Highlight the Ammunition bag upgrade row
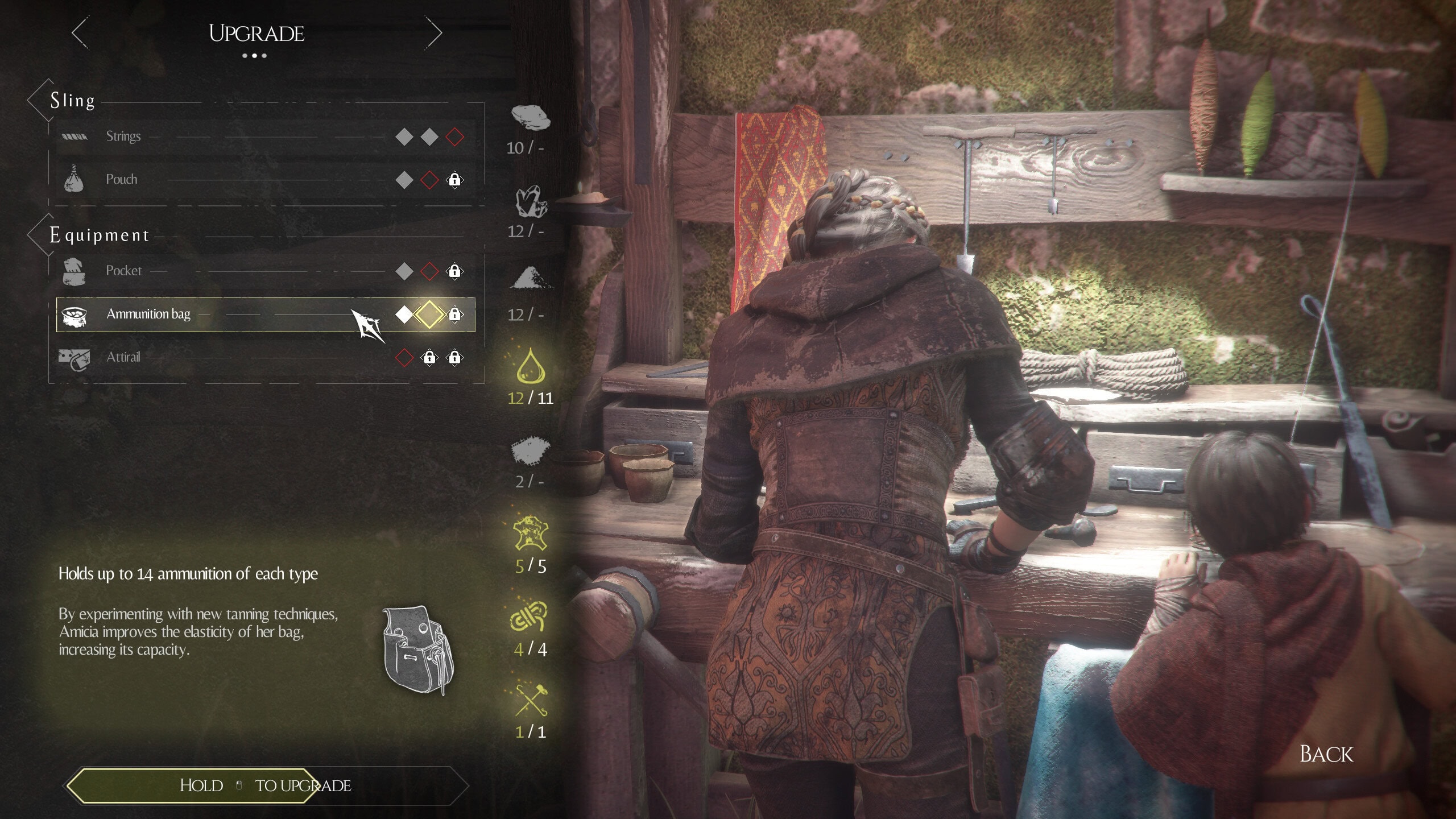The image size is (1456, 819). (x=265, y=314)
